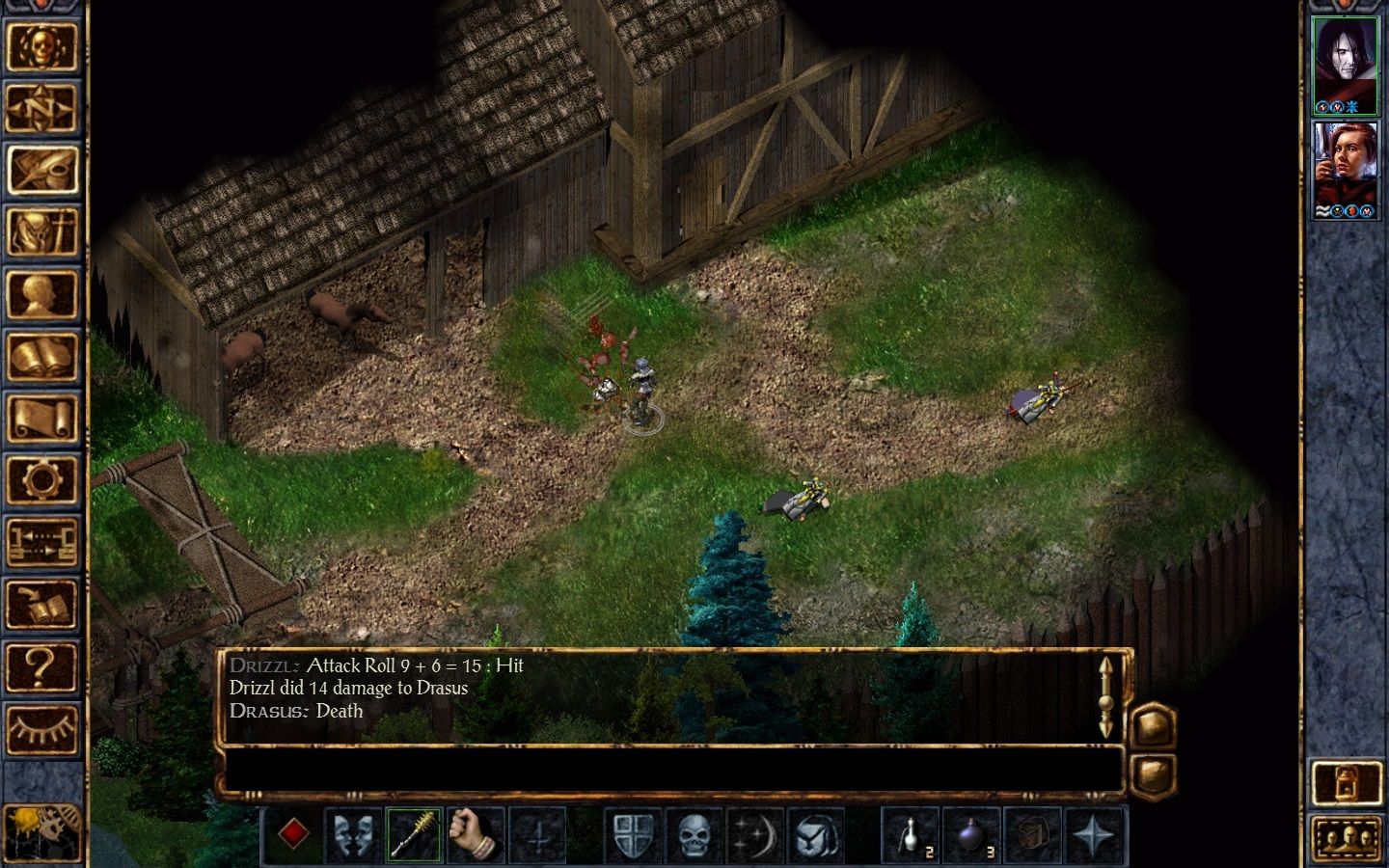Show the character record via the head icon

coord(41,294)
